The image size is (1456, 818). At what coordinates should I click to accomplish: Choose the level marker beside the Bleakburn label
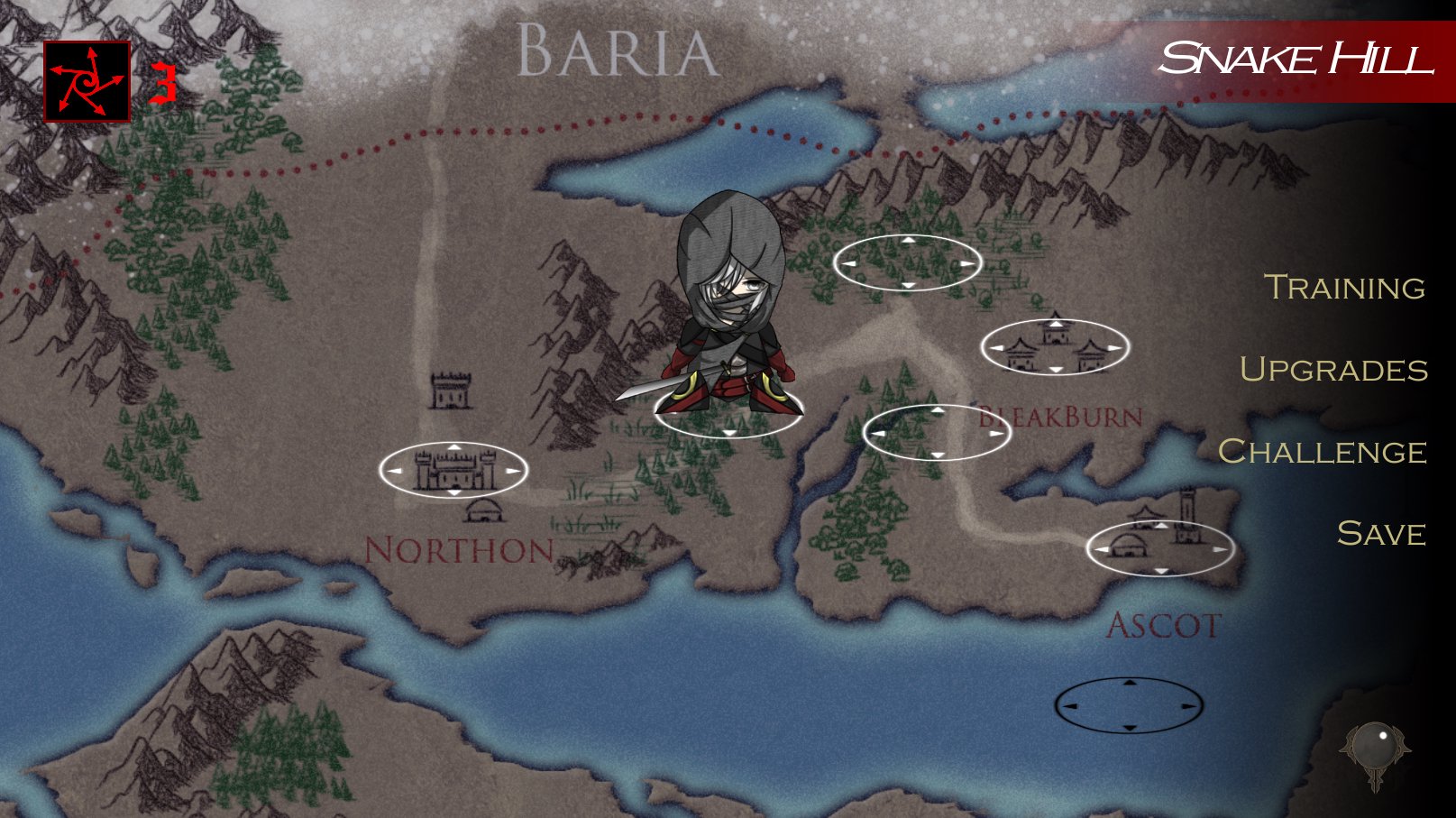(937, 433)
